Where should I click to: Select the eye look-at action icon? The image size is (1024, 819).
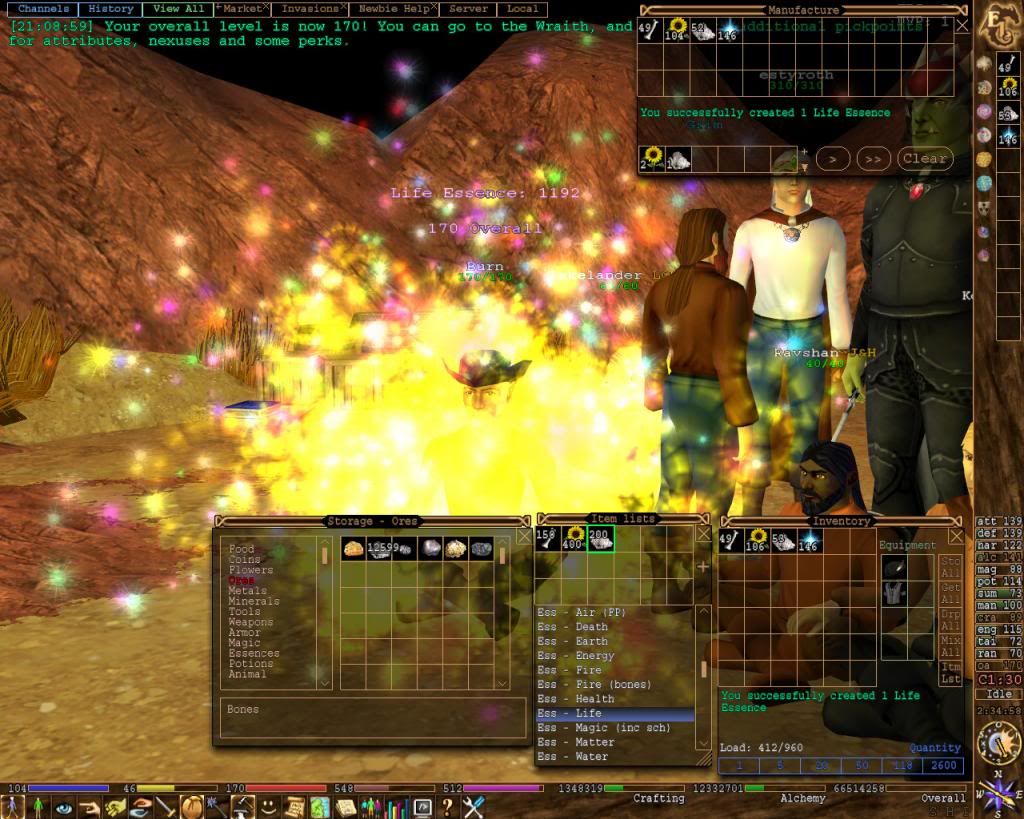coord(64,806)
